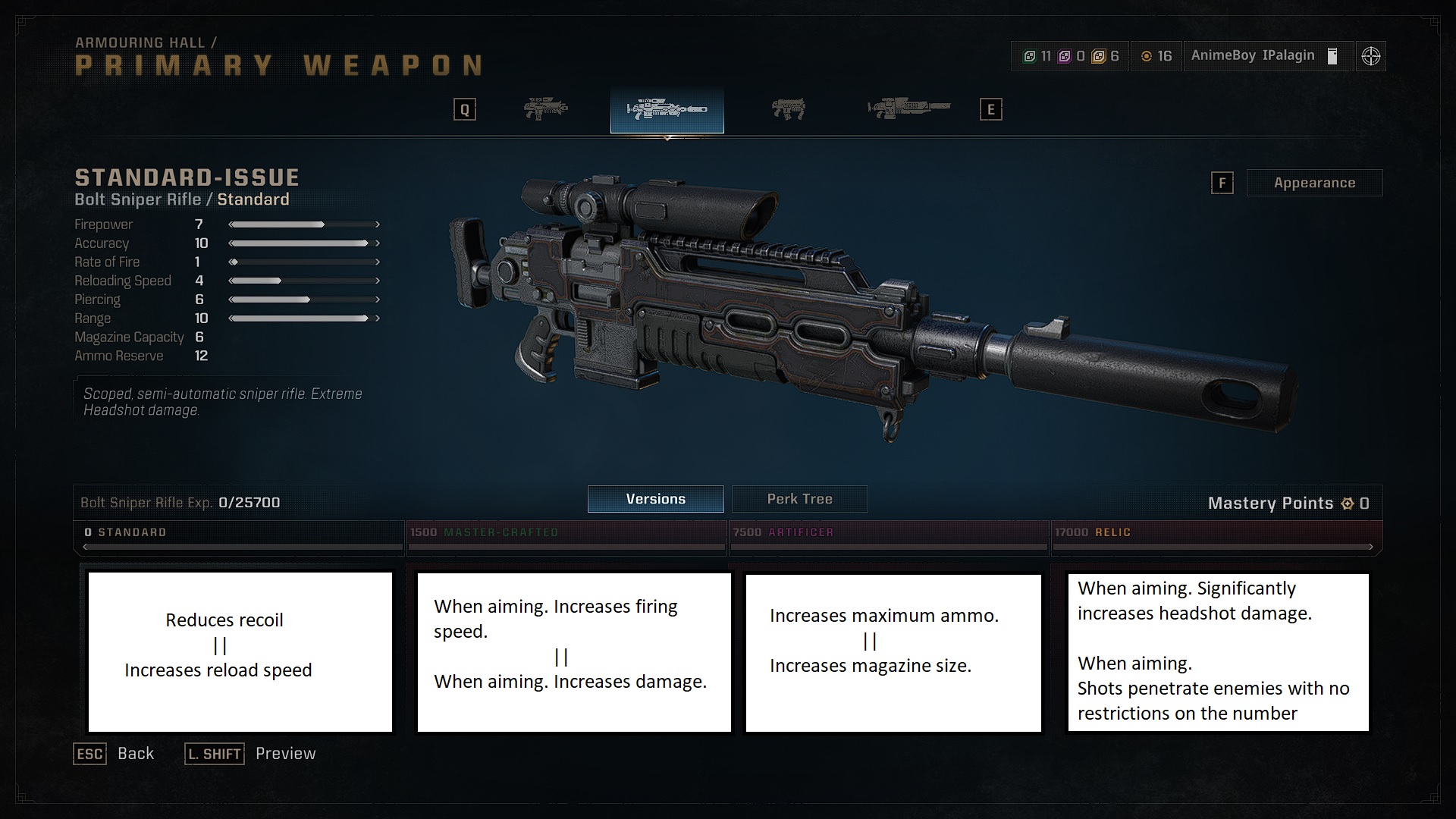Switch to the Perk Tree tab
This screenshot has height=819, width=1456.
tap(799, 499)
